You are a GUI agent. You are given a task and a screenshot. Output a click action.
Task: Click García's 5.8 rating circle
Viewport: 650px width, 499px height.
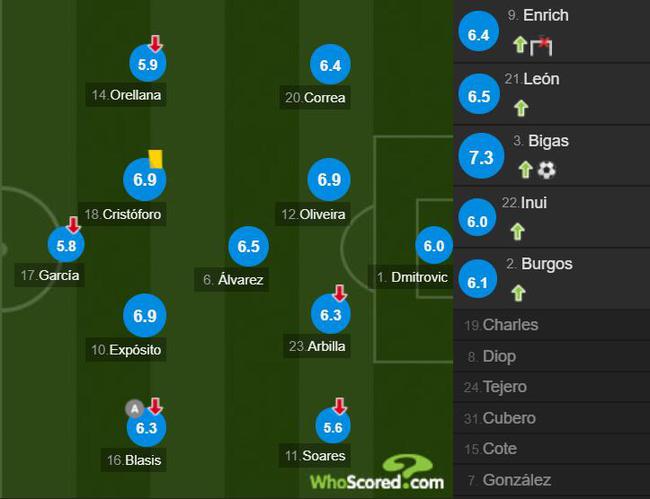click(x=67, y=244)
